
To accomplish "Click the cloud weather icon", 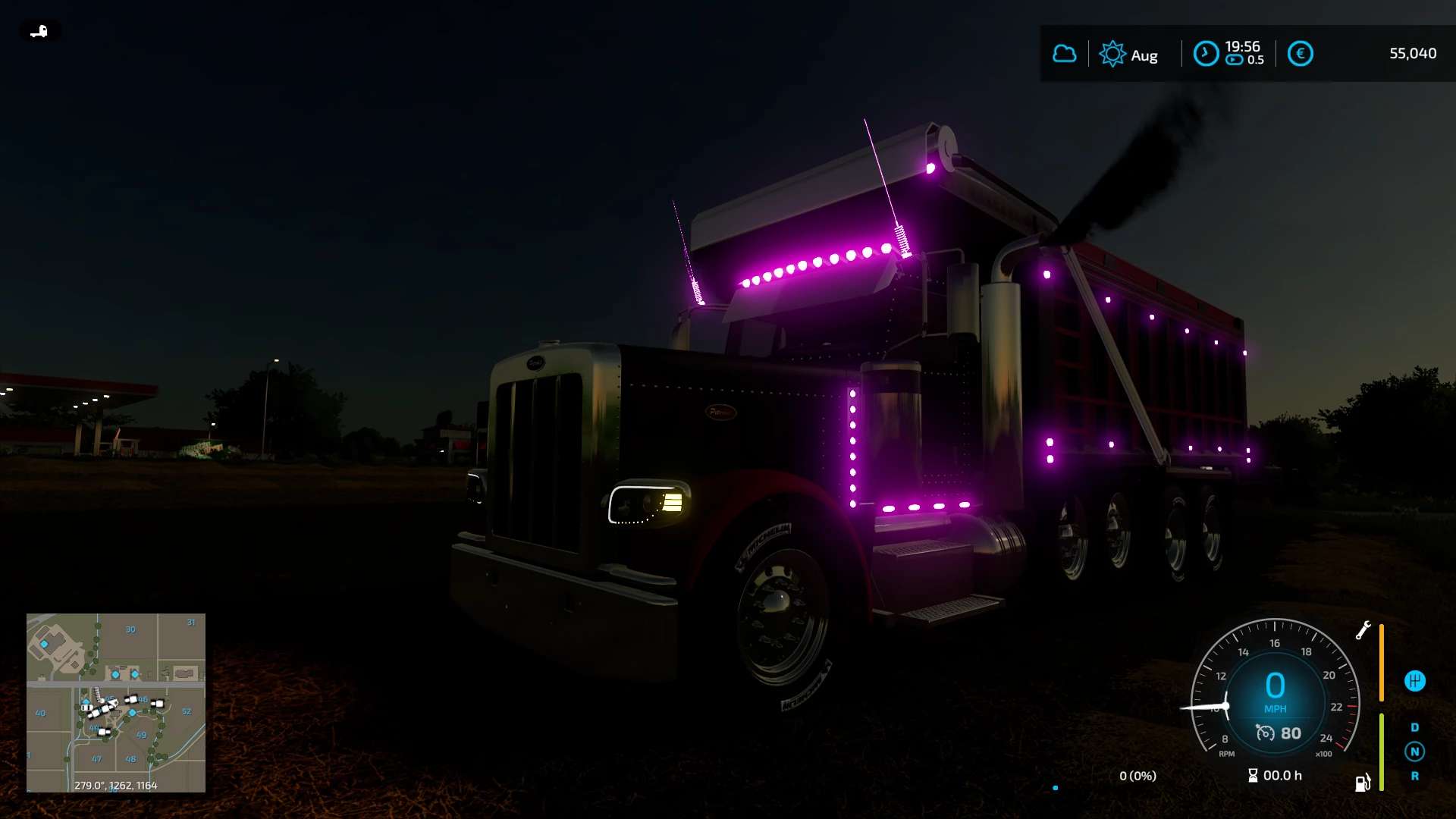I will (1065, 54).
